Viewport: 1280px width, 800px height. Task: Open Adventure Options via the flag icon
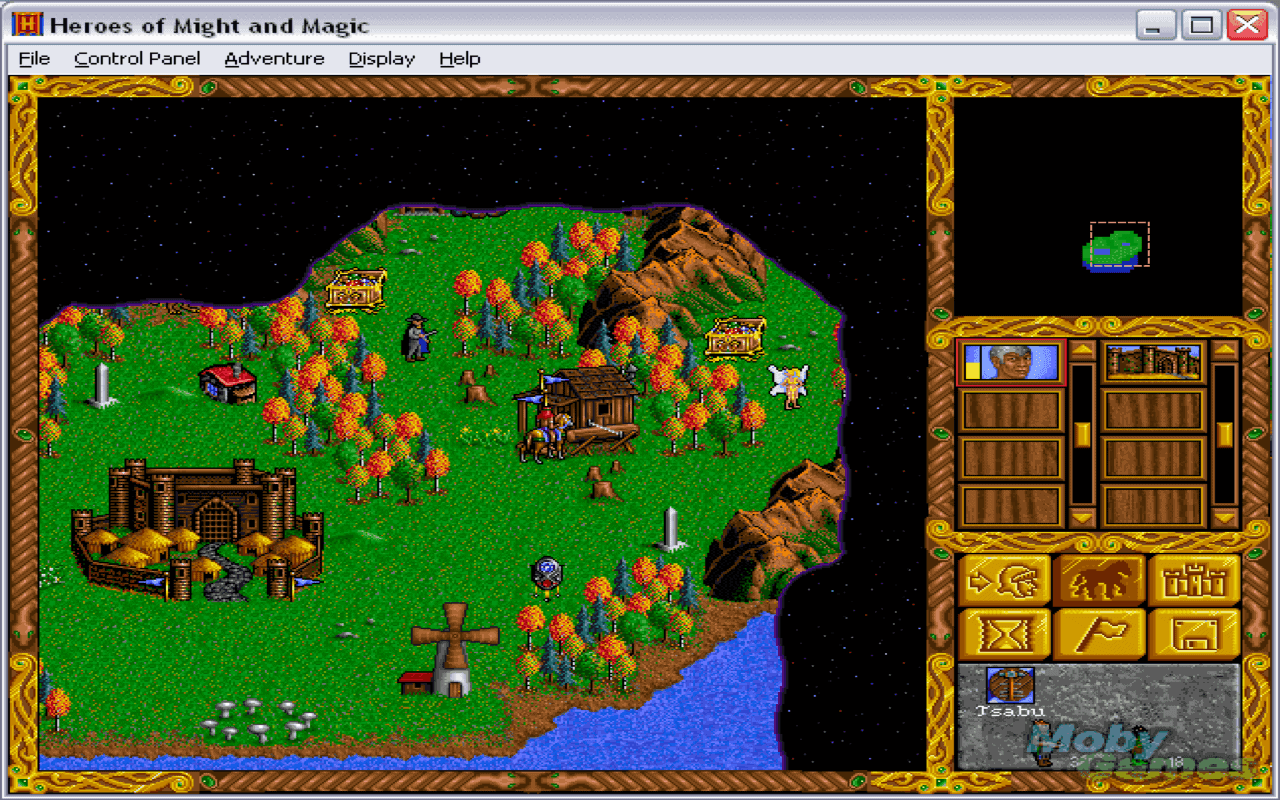pyautogui.click(x=1099, y=633)
